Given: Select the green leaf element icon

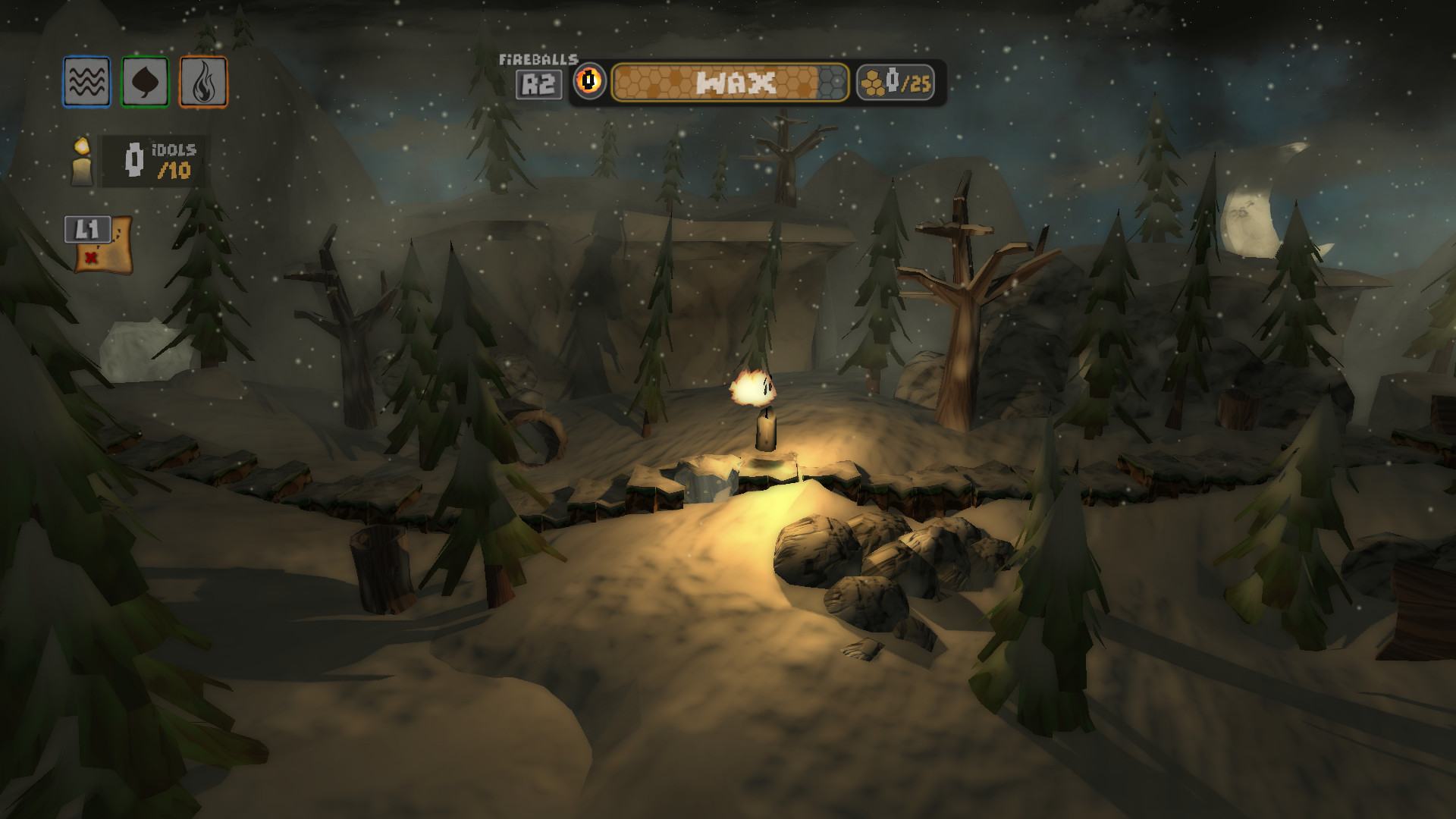Looking at the screenshot, I should pyautogui.click(x=145, y=82).
